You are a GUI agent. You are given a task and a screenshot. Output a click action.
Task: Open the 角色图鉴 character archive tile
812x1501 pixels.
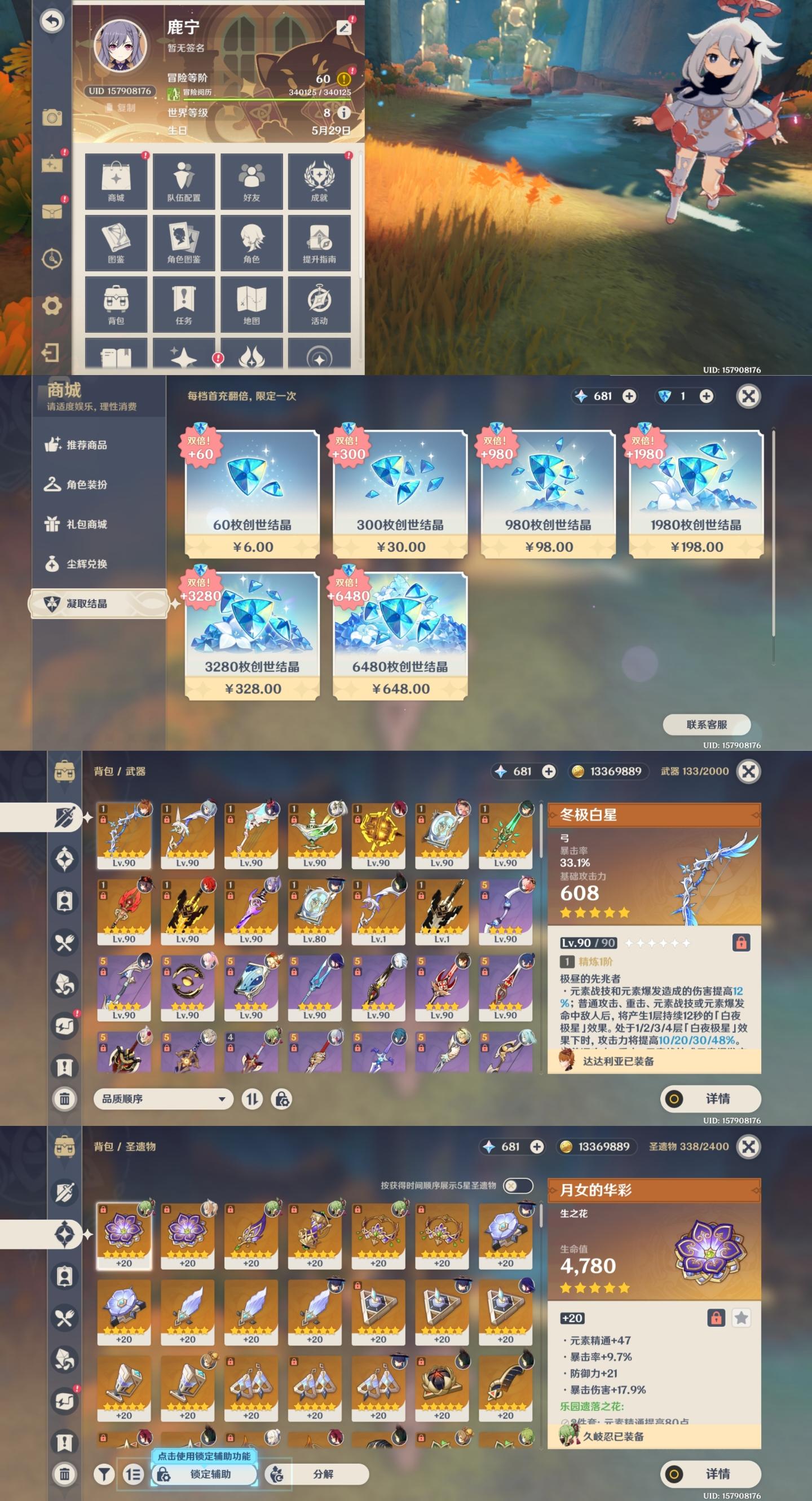pyautogui.click(x=183, y=243)
